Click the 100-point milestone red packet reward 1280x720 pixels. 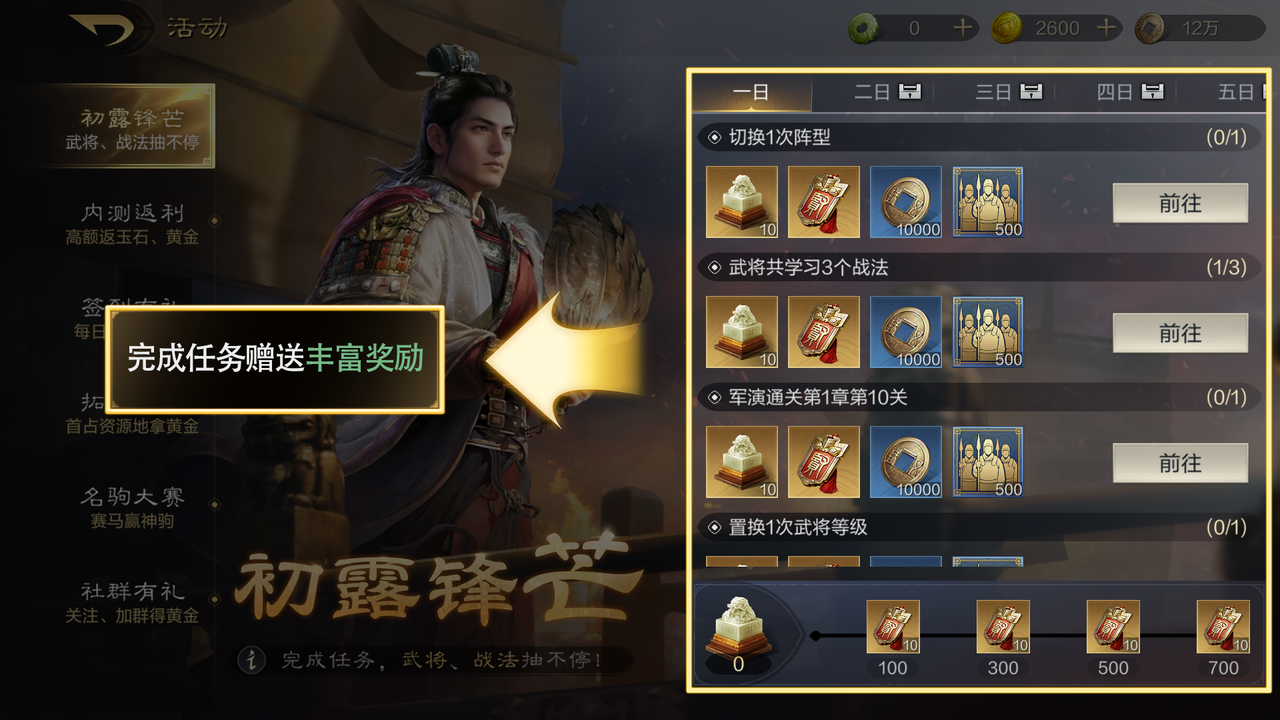tap(891, 625)
